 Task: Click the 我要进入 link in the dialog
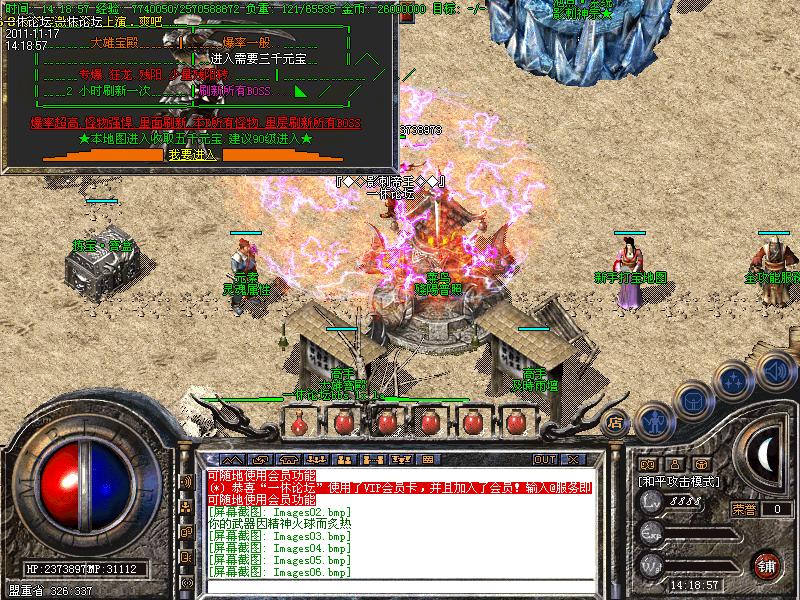click(193, 155)
